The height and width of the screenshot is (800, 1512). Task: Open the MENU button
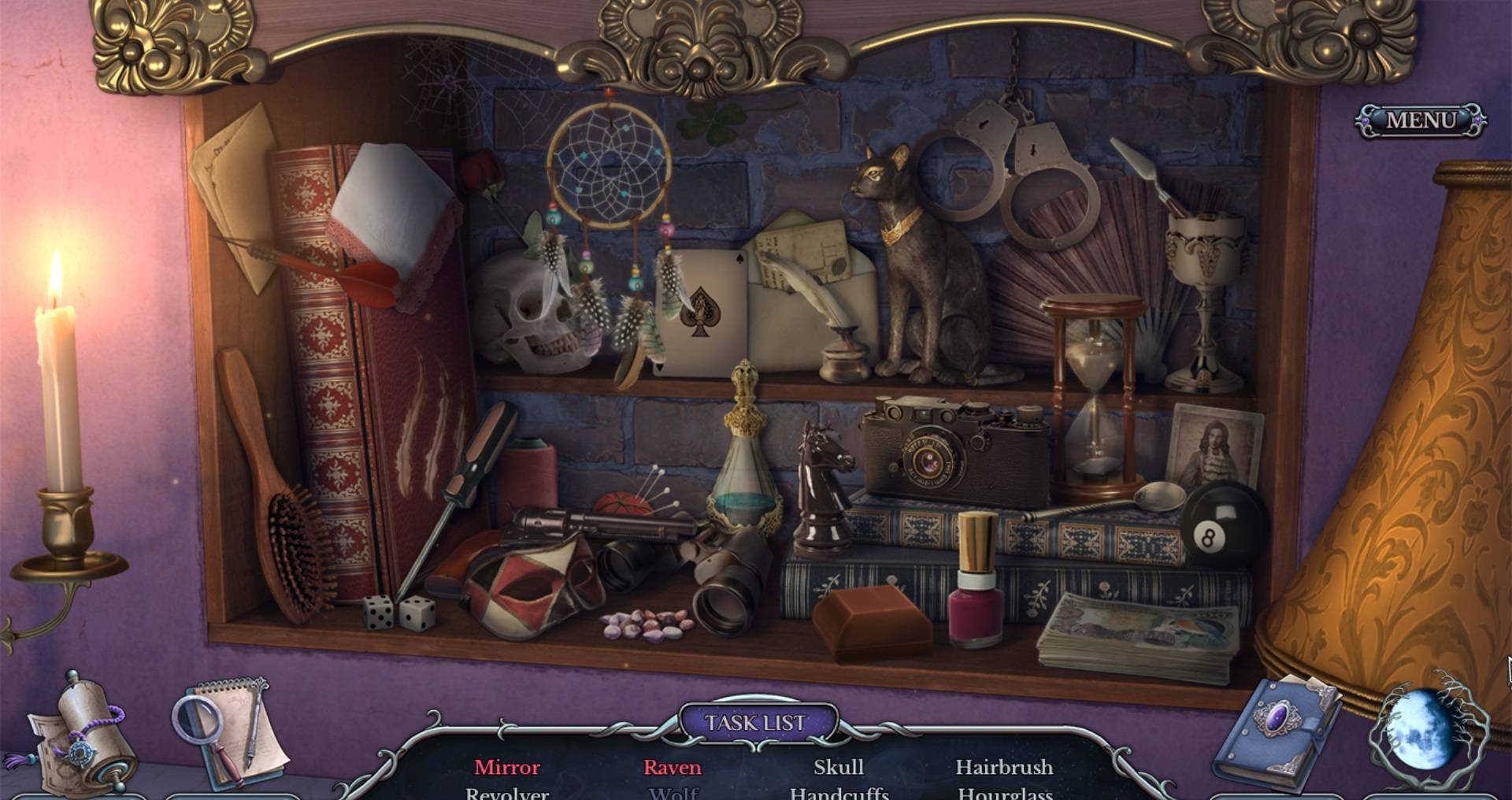point(1421,120)
